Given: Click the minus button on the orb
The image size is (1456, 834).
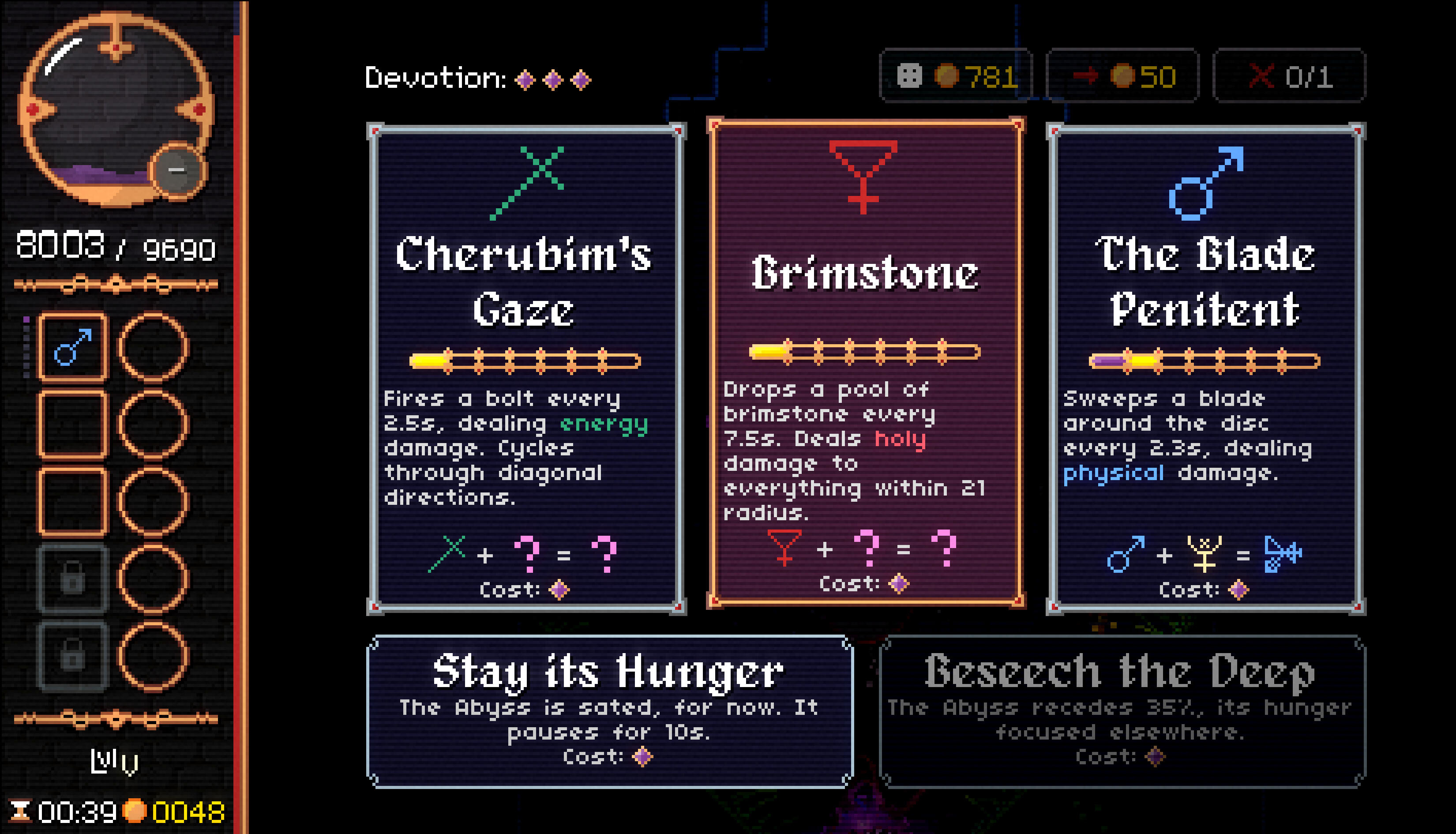Looking at the screenshot, I should [177, 170].
